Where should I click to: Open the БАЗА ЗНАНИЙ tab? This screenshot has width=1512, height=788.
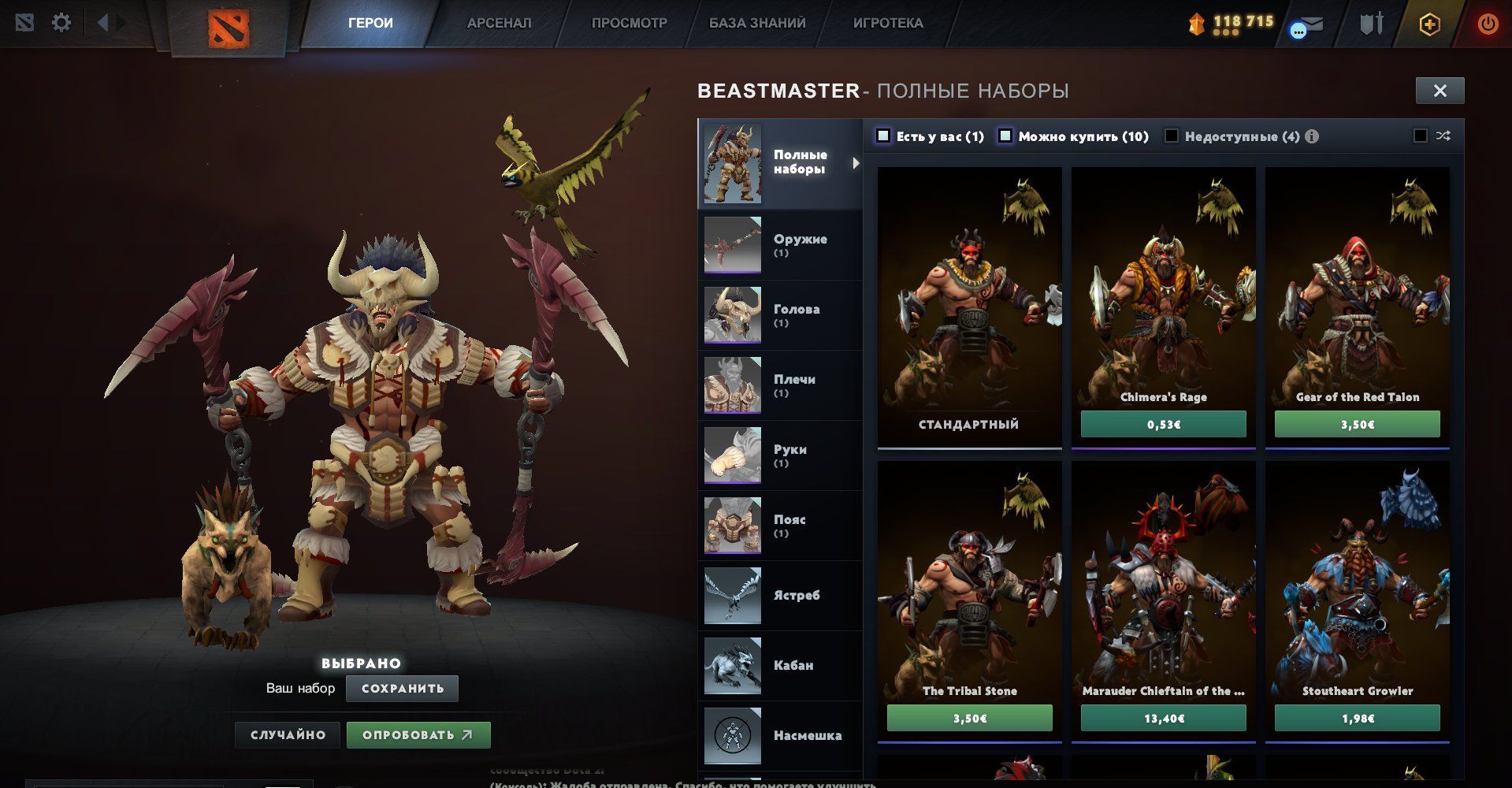[x=756, y=23]
